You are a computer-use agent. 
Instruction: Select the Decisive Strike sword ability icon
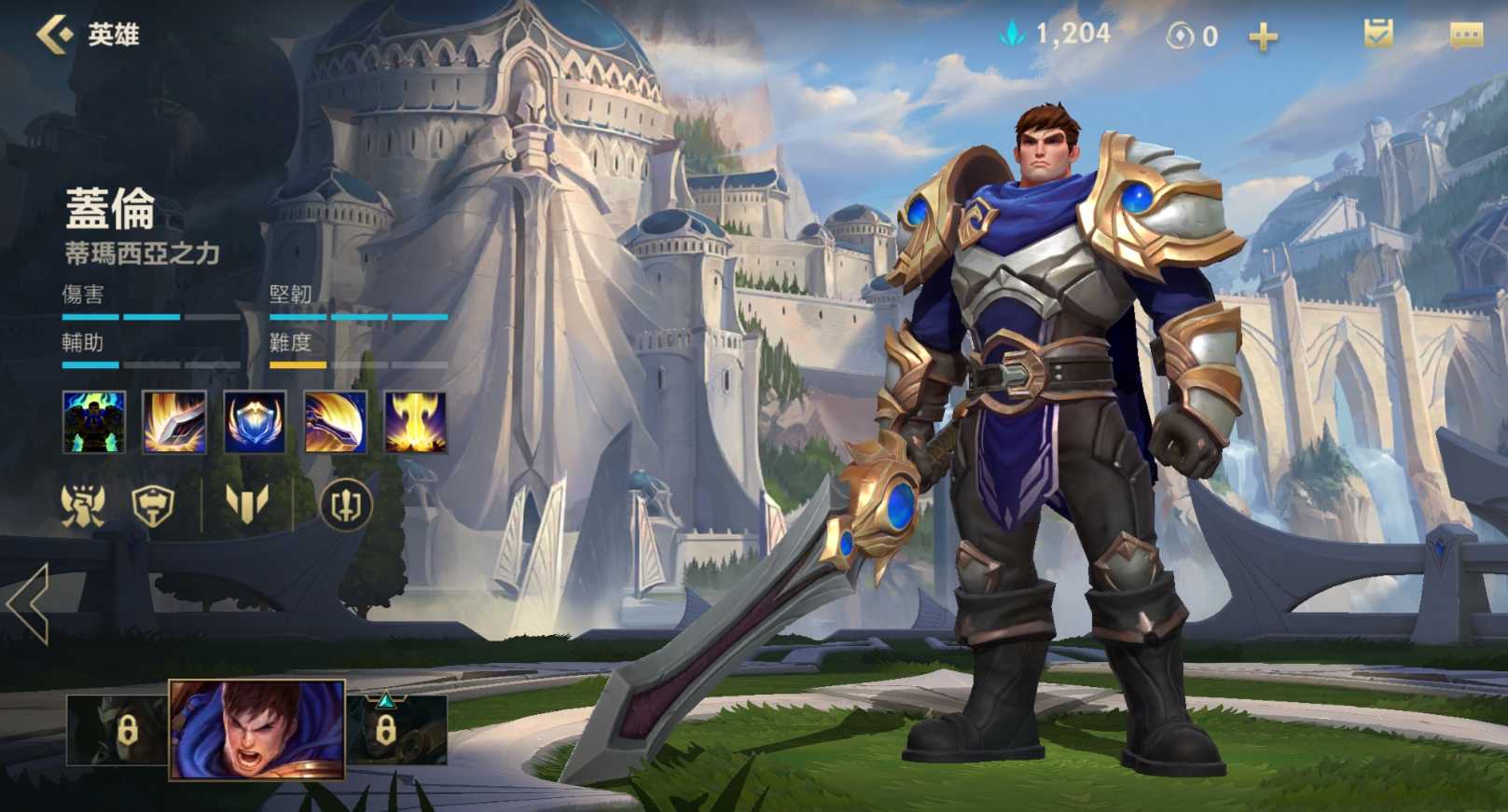click(x=174, y=422)
